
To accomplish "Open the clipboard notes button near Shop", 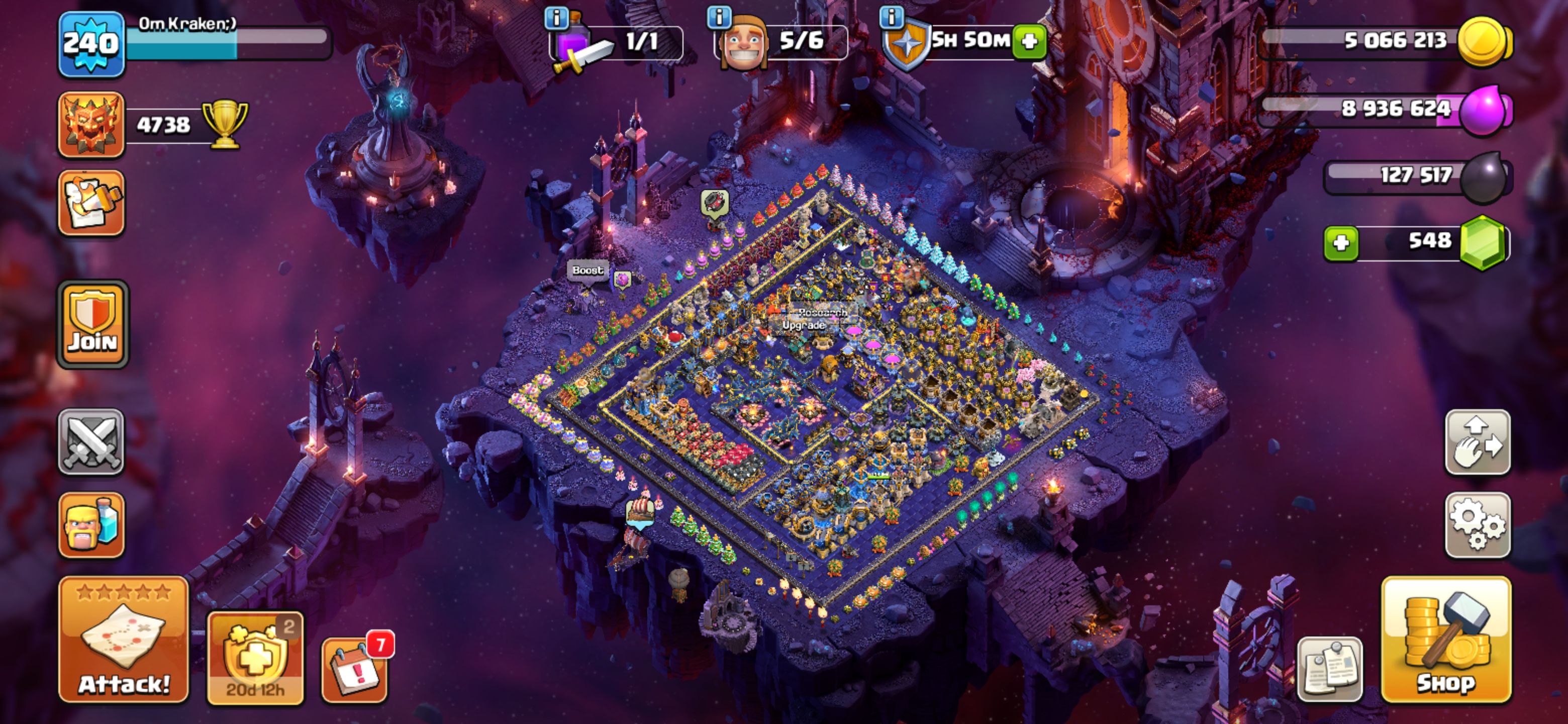I will point(1330,669).
